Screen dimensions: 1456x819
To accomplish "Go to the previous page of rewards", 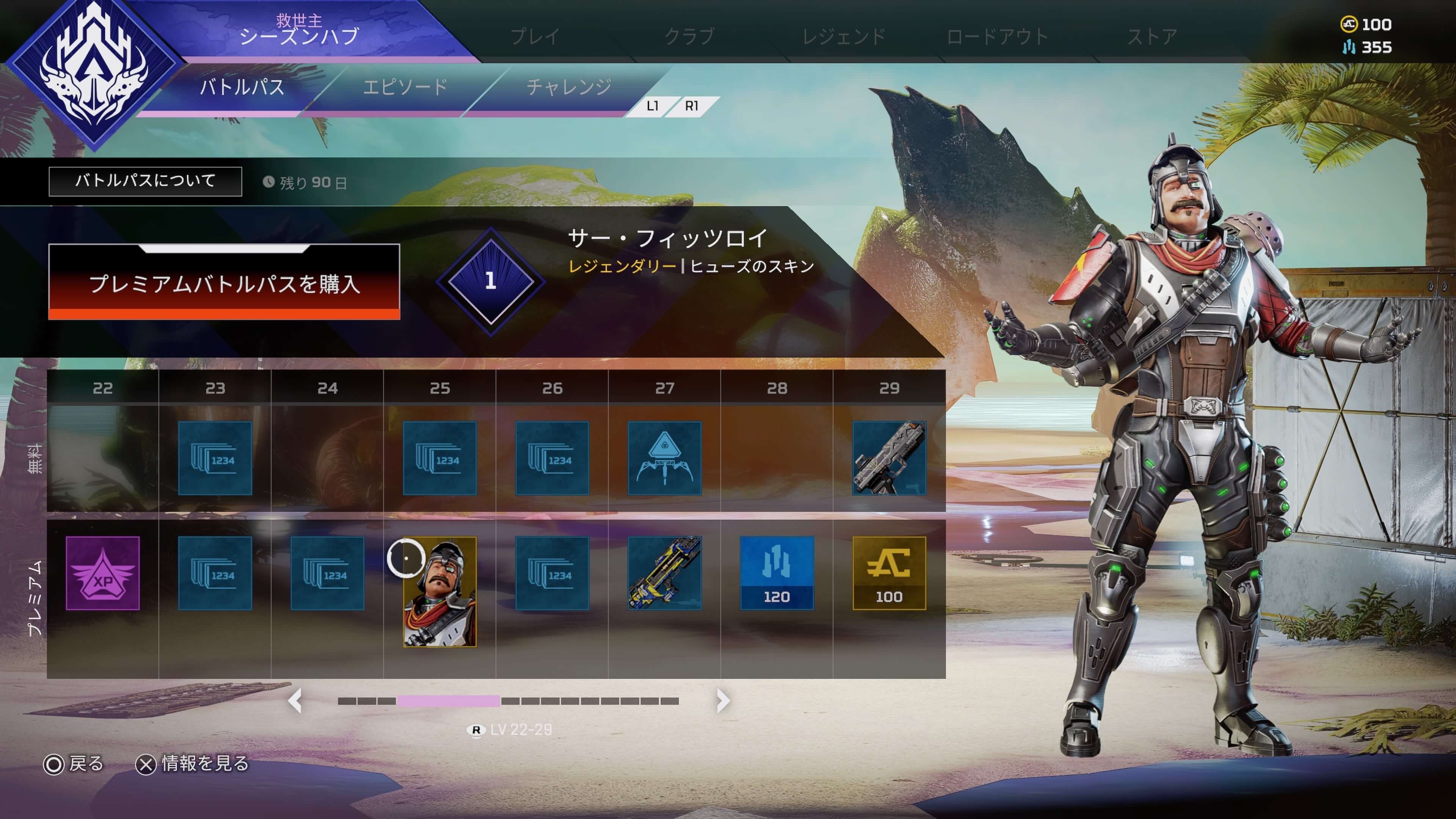I will tap(295, 701).
